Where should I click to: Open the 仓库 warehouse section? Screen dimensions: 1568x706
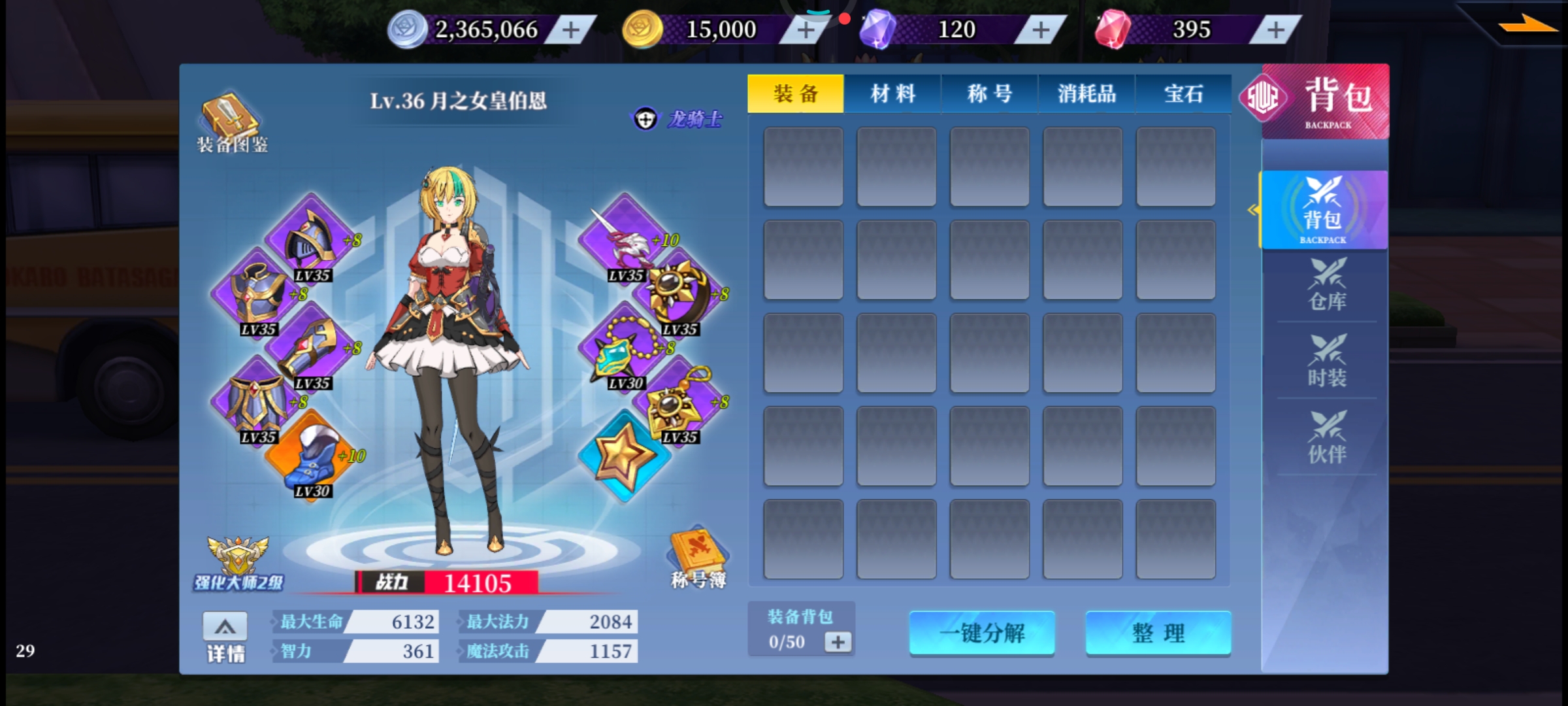(1326, 286)
